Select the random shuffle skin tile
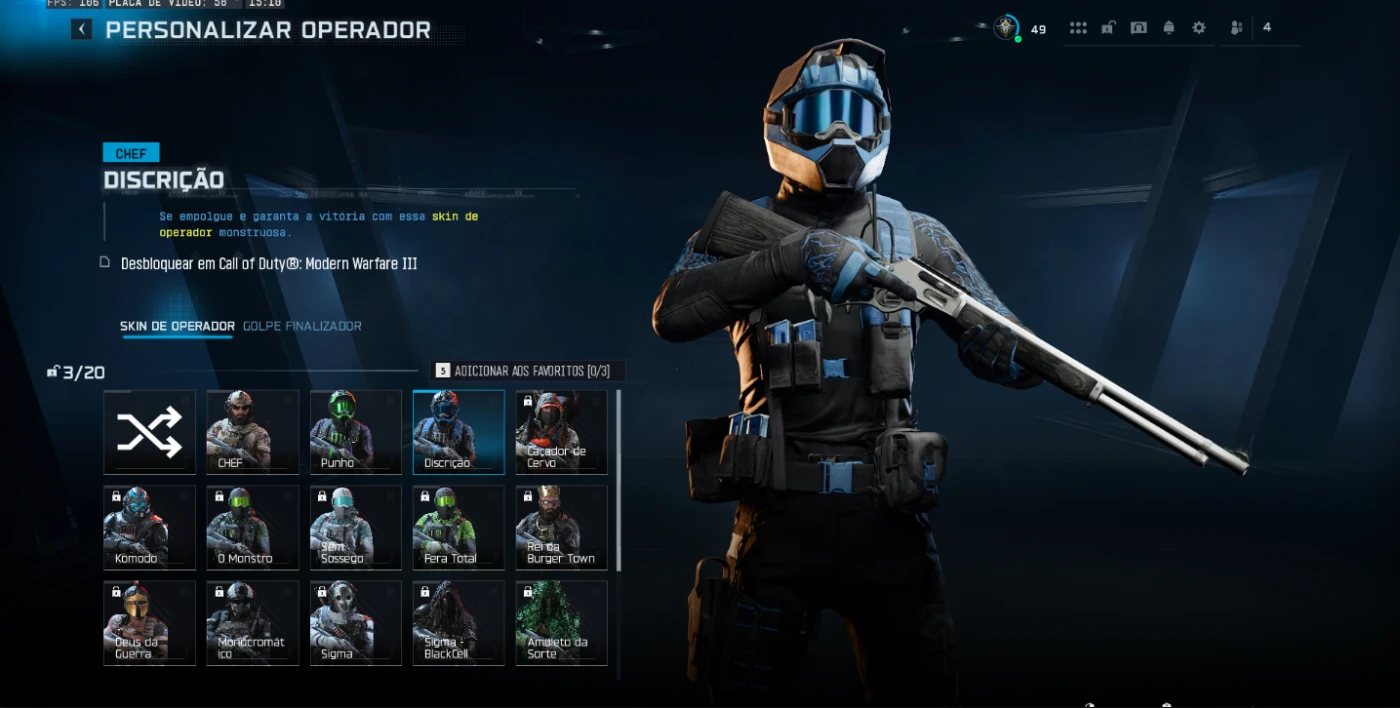This screenshot has width=1400, height=708. pyautogui.click(x=150, y=432)
